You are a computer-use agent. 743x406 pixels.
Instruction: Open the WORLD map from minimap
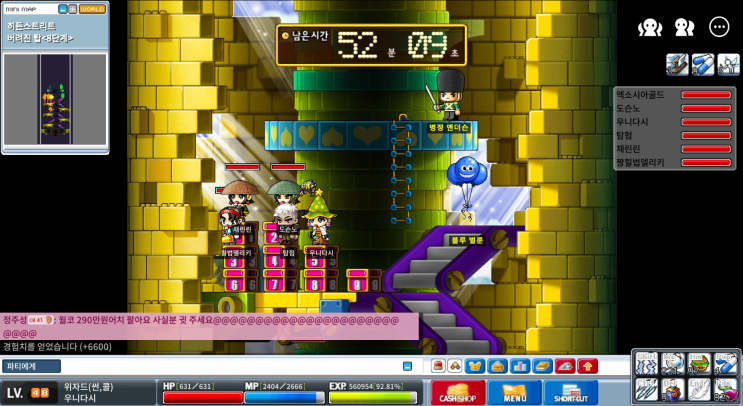coord(92,9)
